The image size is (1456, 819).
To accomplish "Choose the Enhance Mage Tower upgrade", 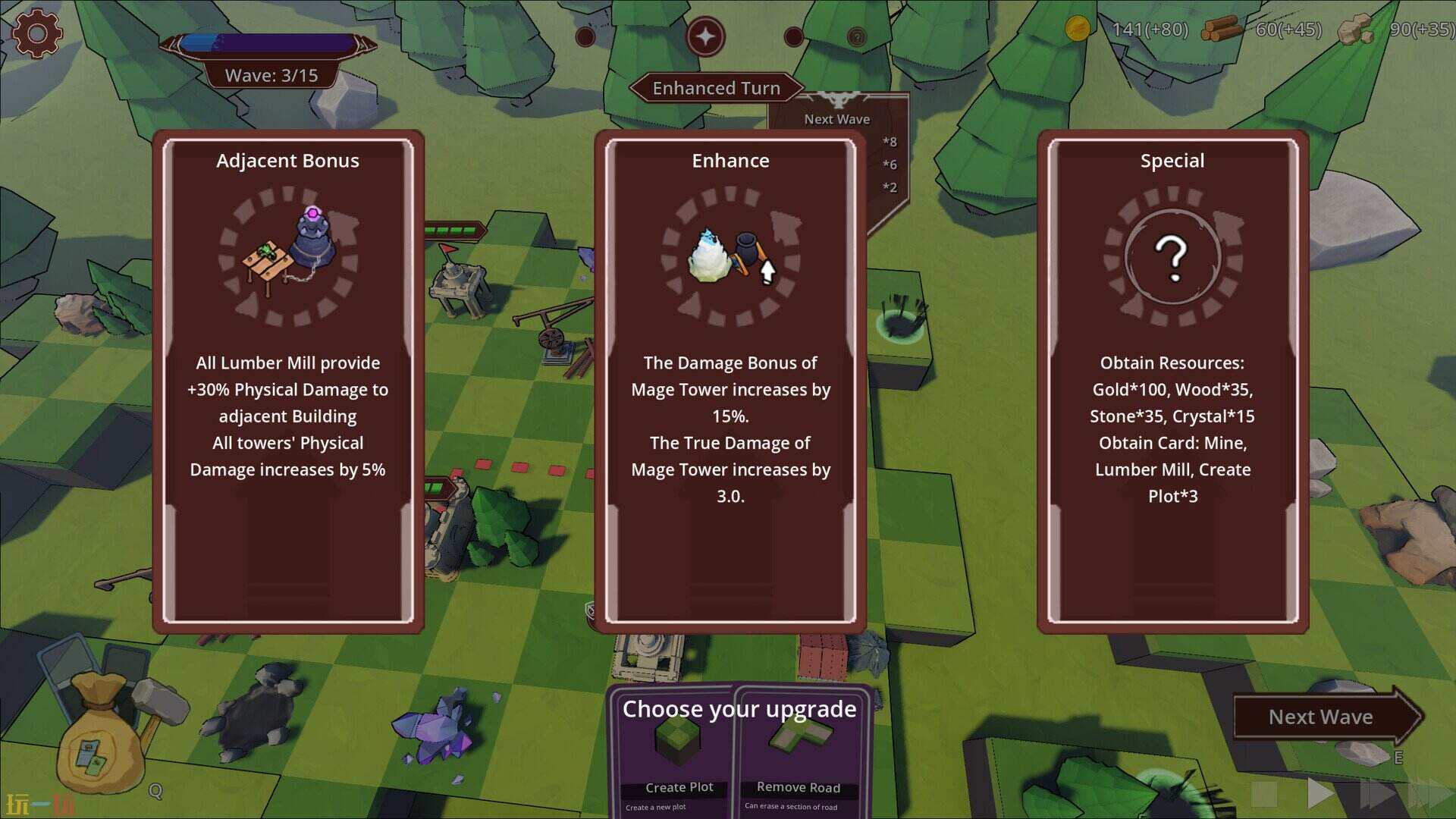I will pyautogui.click(x=730, y=379).
